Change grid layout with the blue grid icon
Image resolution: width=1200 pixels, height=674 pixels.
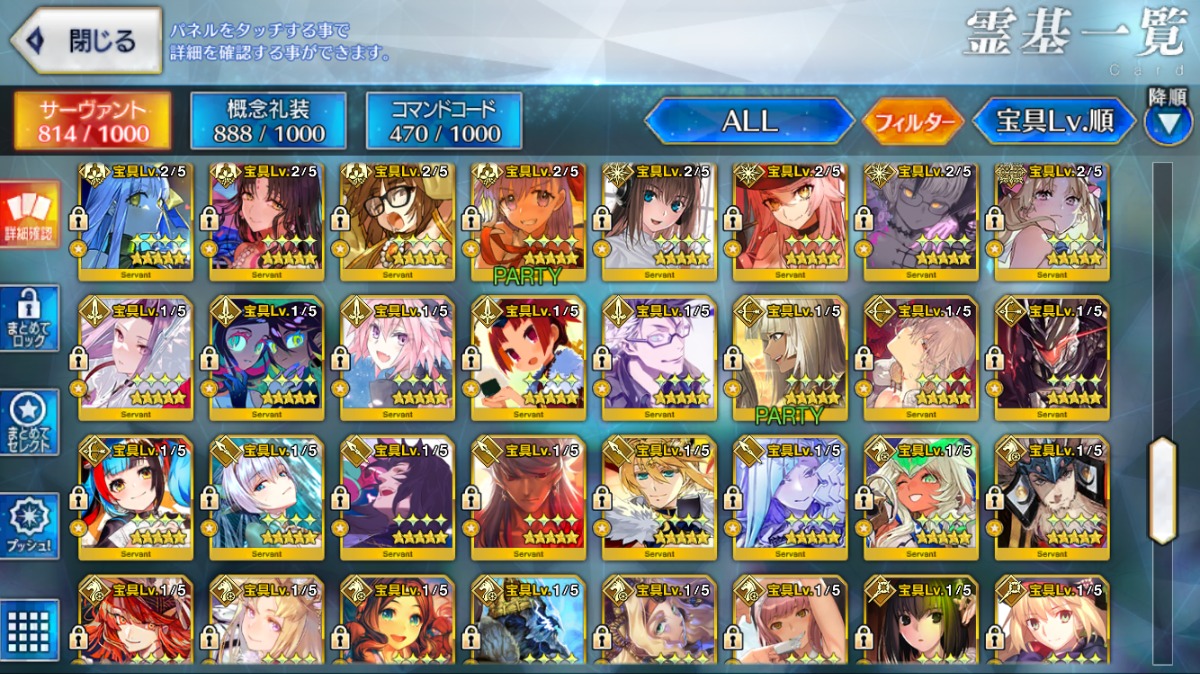click(29, 629)
